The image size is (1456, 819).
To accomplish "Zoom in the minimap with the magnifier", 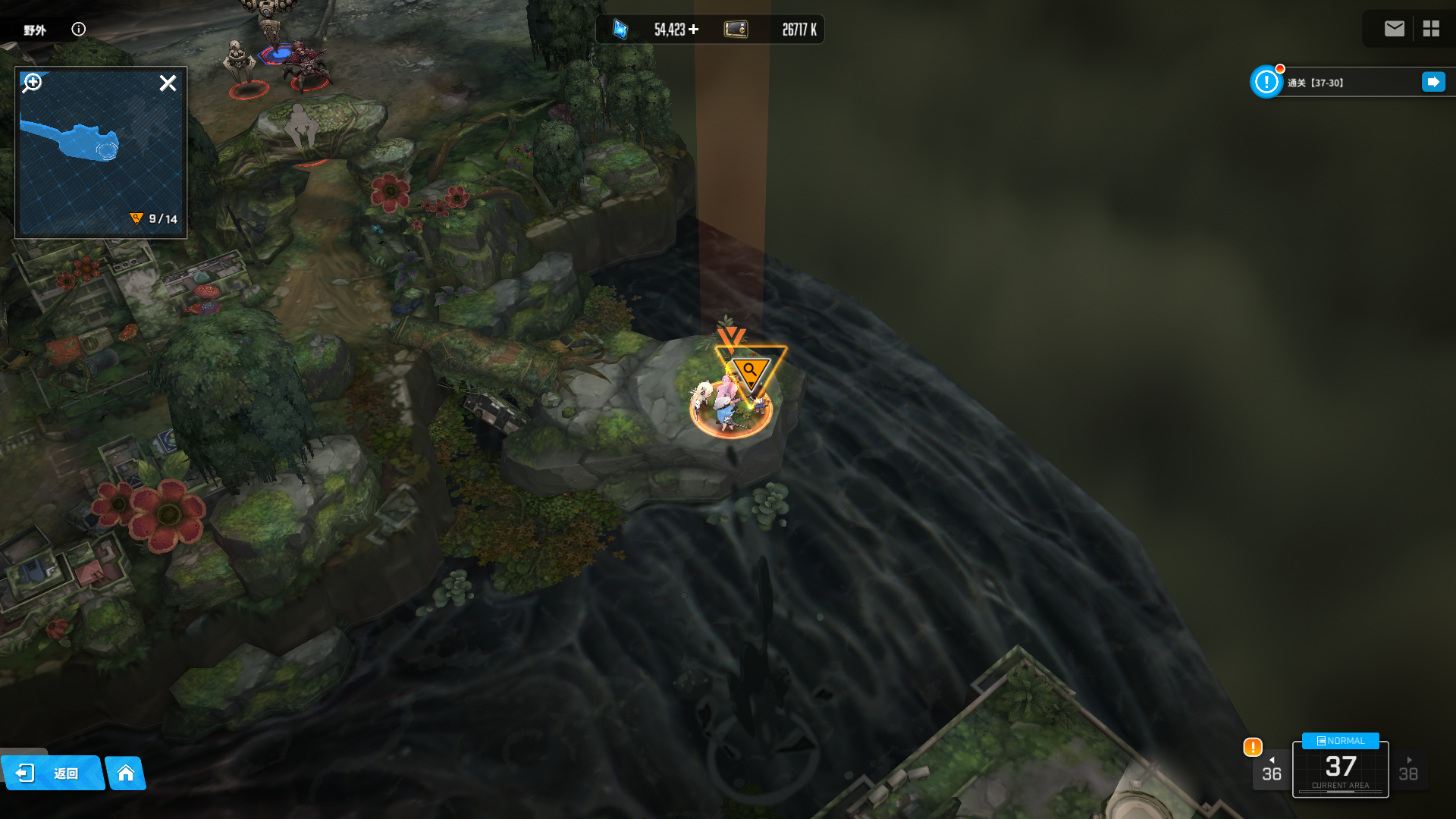I will (33, 82).
